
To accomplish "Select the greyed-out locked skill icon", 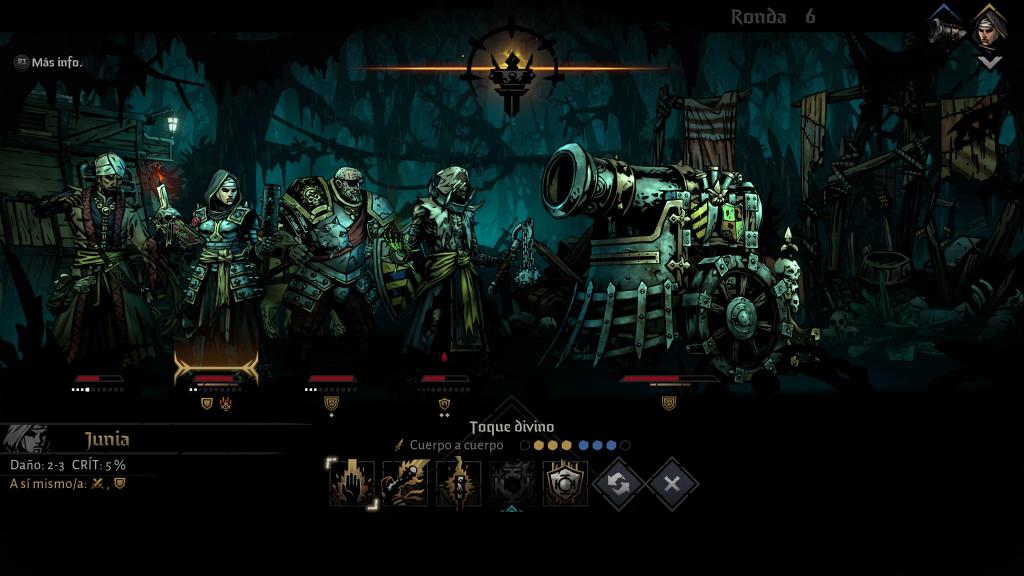I will point(511,483).
